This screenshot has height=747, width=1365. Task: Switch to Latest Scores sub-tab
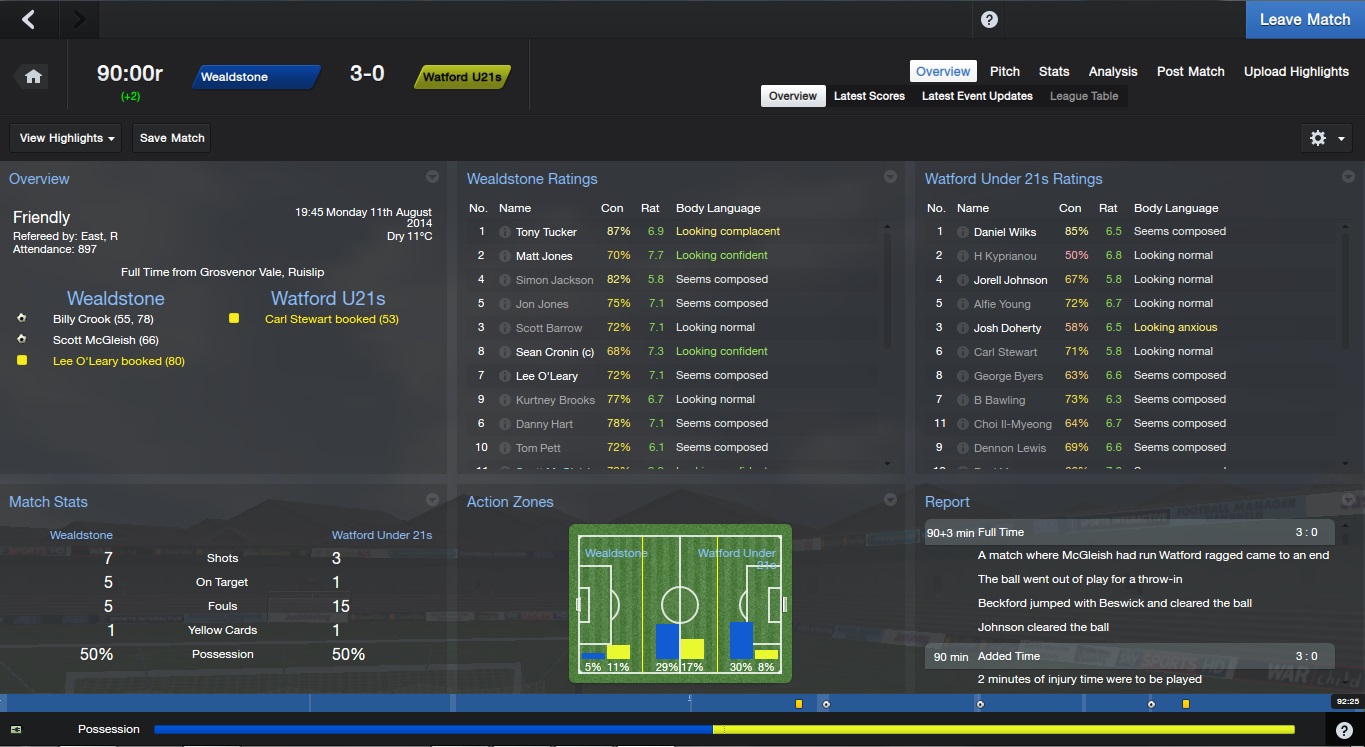[x=869, y=96]
